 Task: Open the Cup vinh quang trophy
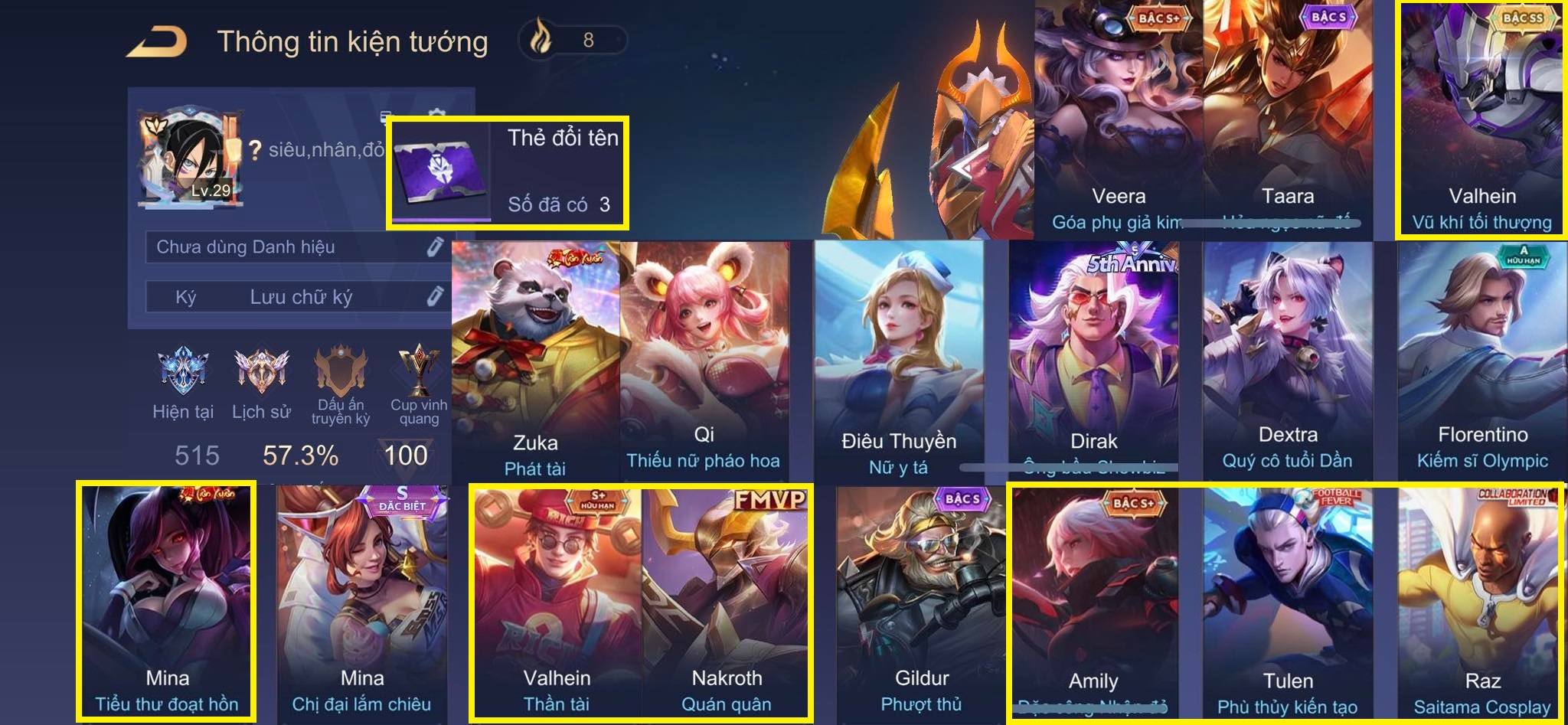(419, 371)
